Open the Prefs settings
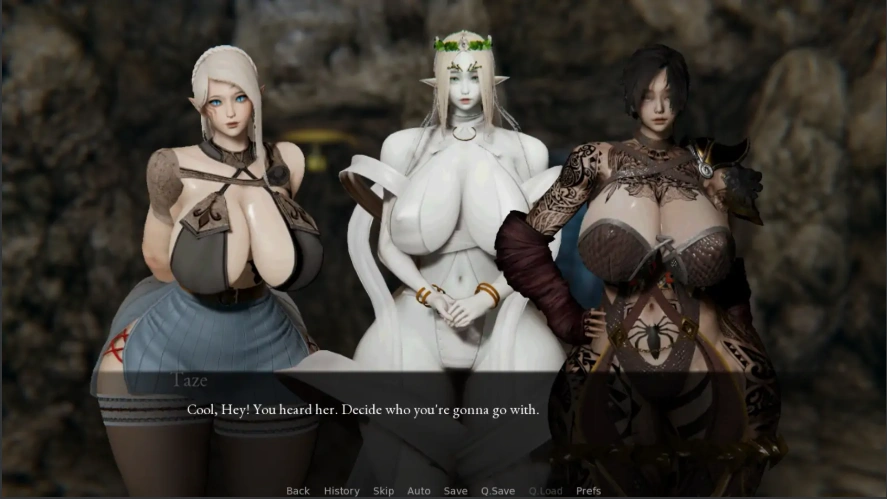Viewport: 887px width, 499px height. [x=588, y=491]
